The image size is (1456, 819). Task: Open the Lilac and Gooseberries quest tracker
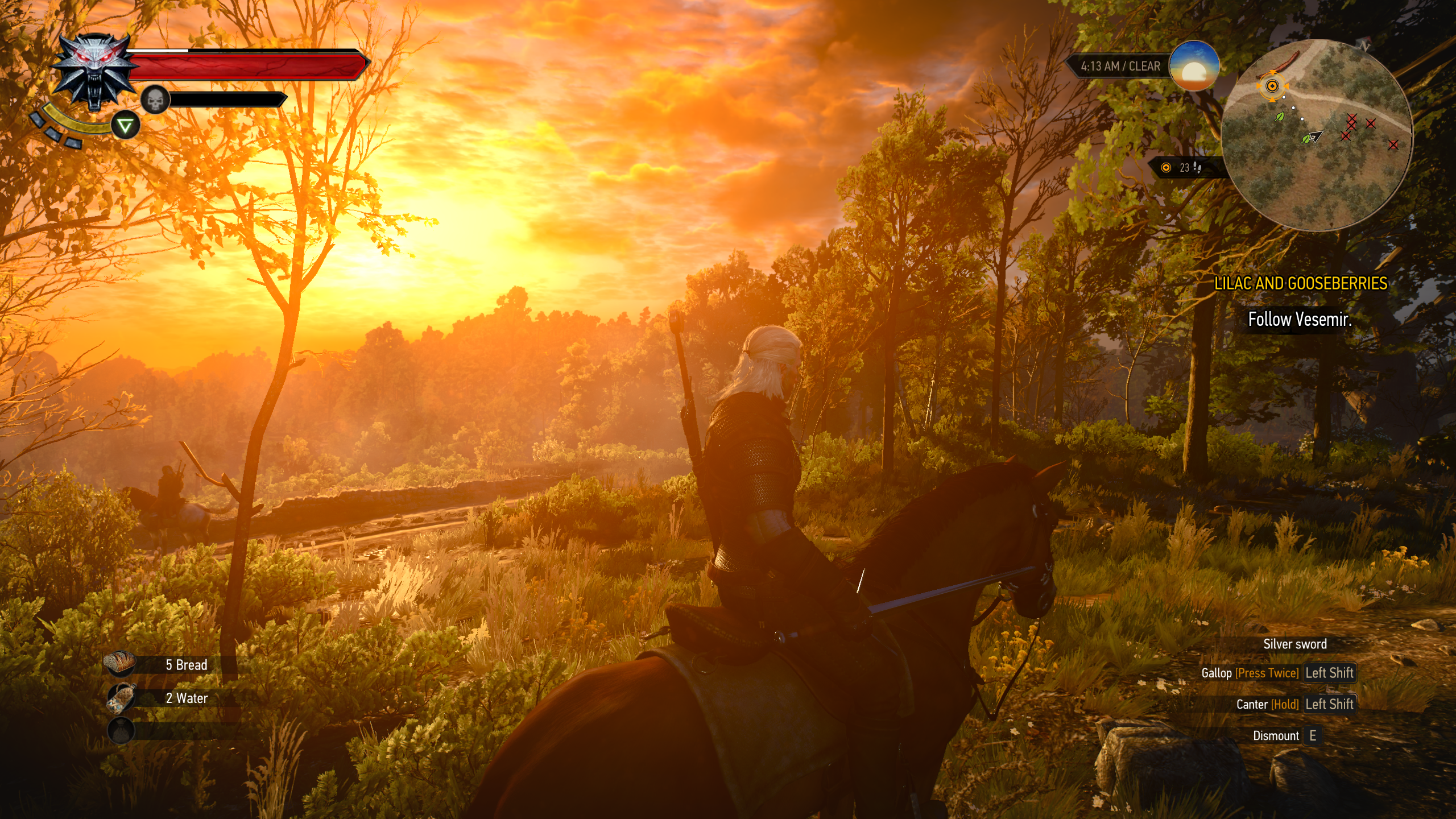pos(1300,283)
